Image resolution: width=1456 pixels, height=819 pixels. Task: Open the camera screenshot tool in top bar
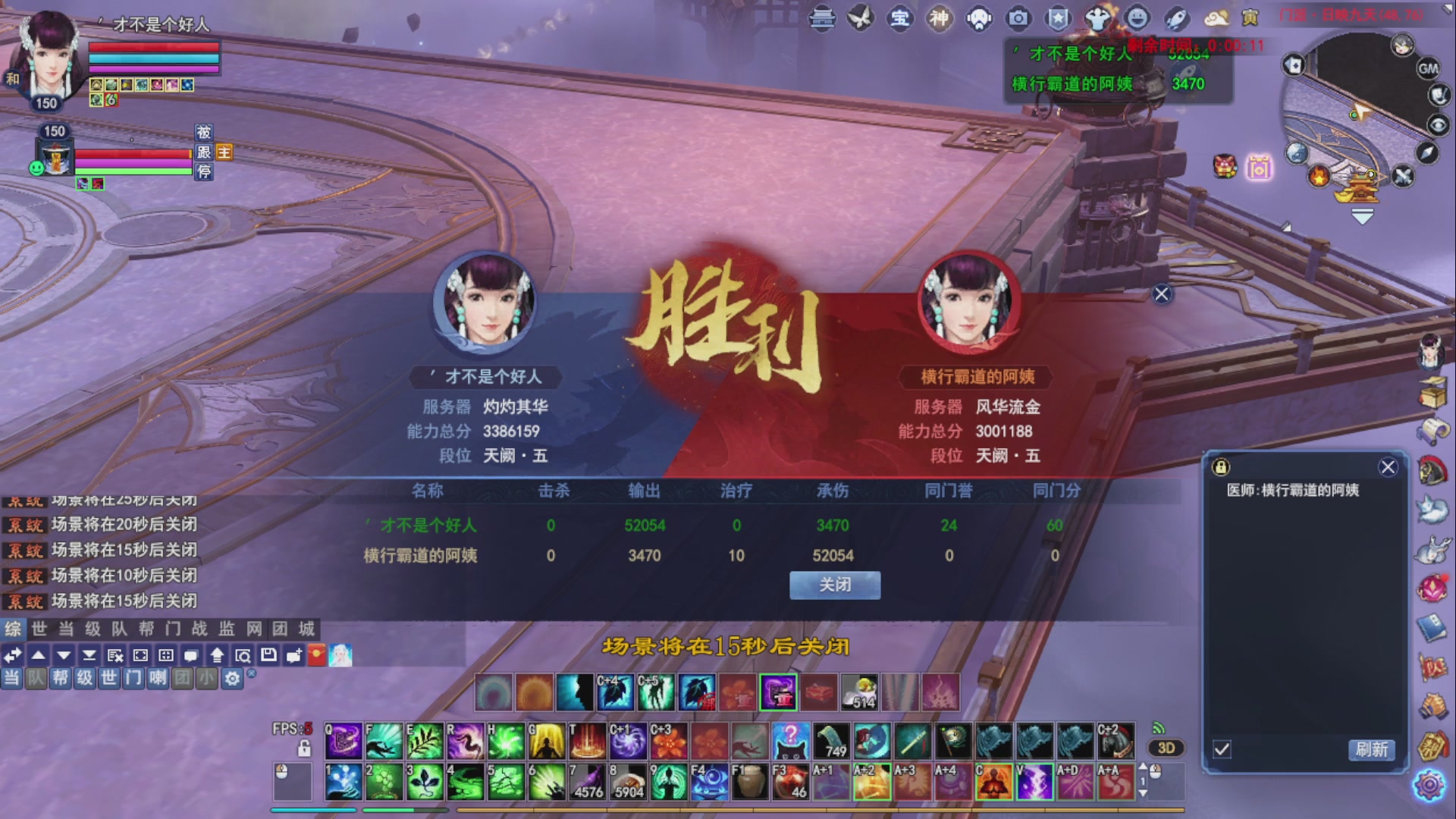(x=1018, y=19)
